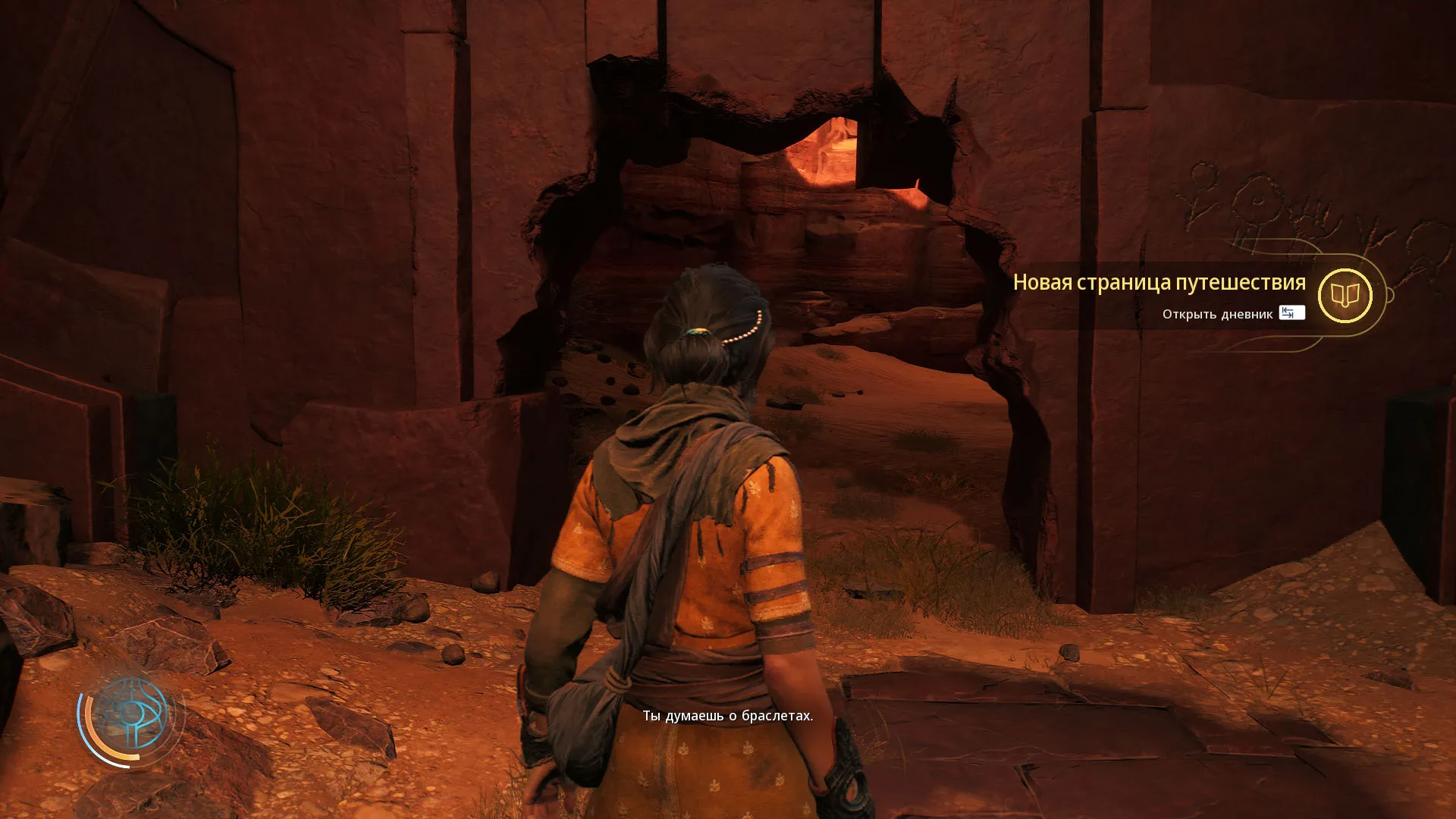Click the blue eye emblem HUD icon
This screenshot has height=819, width=1456.
(130, 714)
